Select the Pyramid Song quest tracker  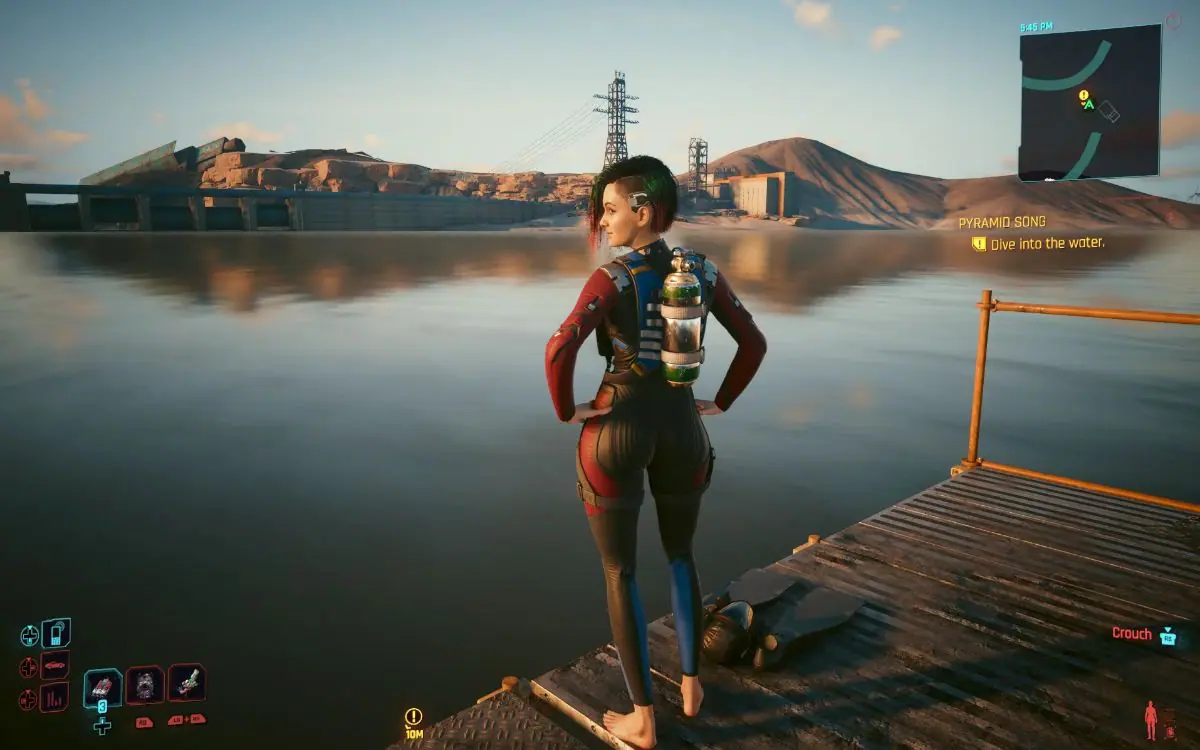(1001, 222)
